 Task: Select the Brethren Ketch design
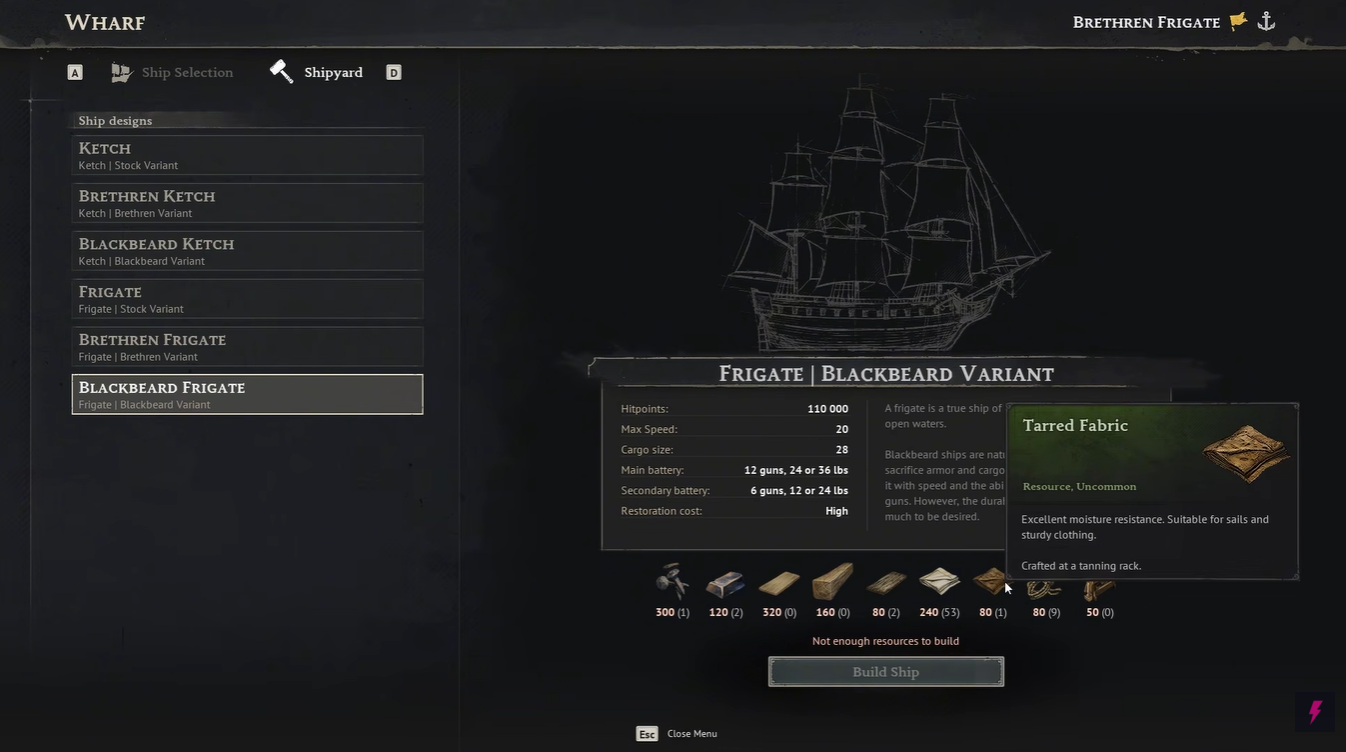[247, 203]
